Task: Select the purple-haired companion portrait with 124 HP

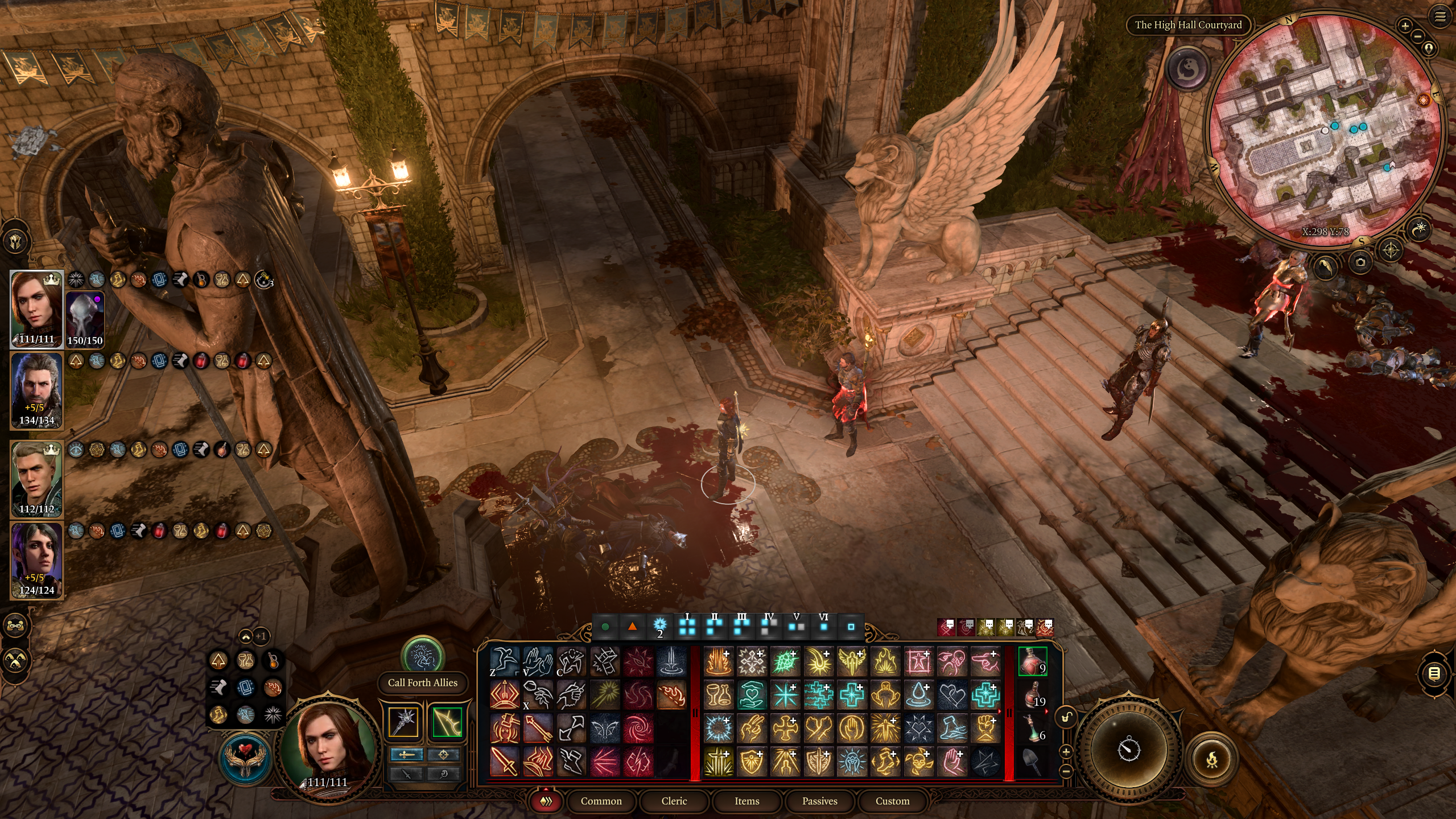Action: click(x=36, y=561)
